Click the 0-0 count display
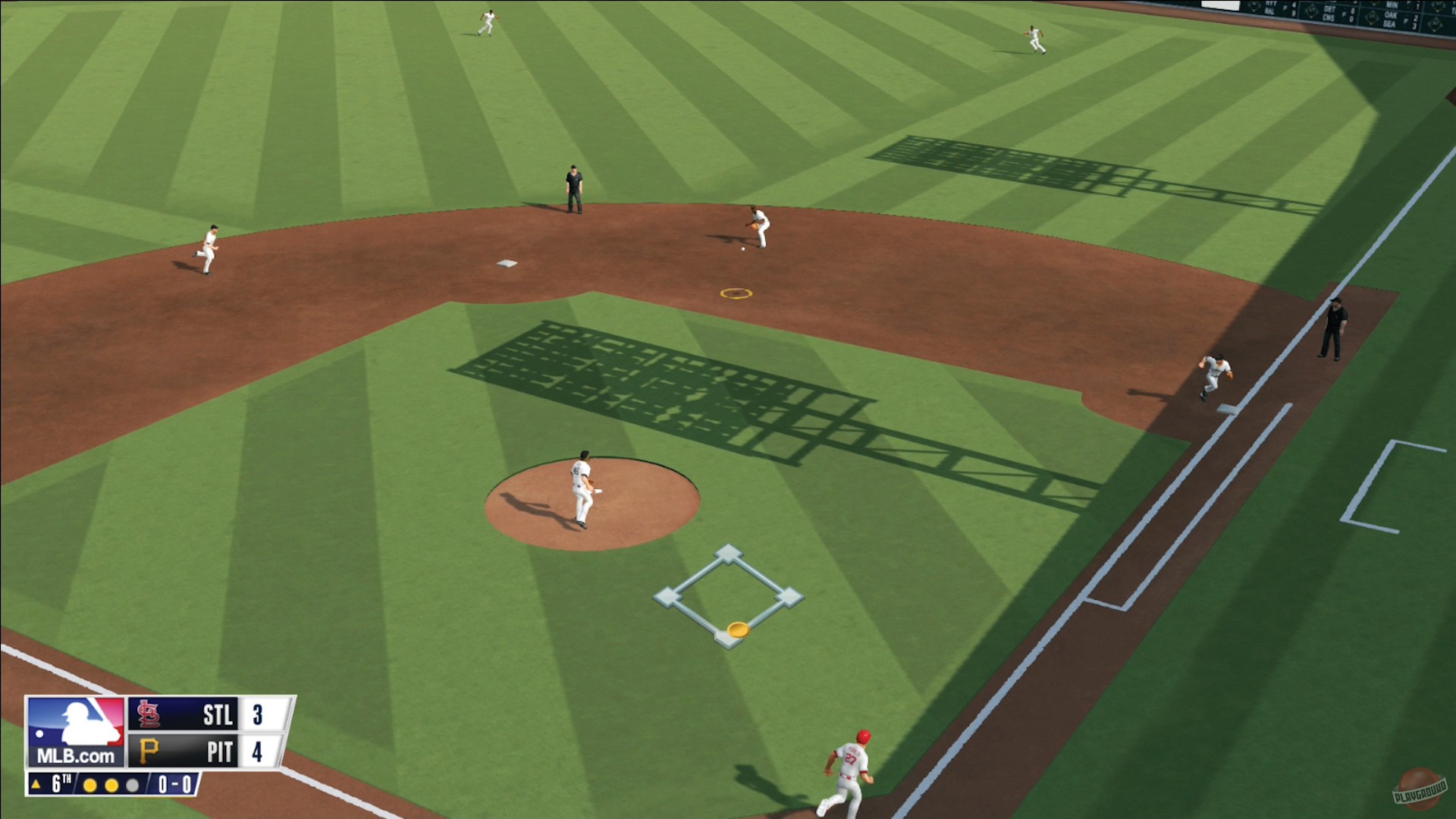The image size is (1456, 819). pos(175,784)
